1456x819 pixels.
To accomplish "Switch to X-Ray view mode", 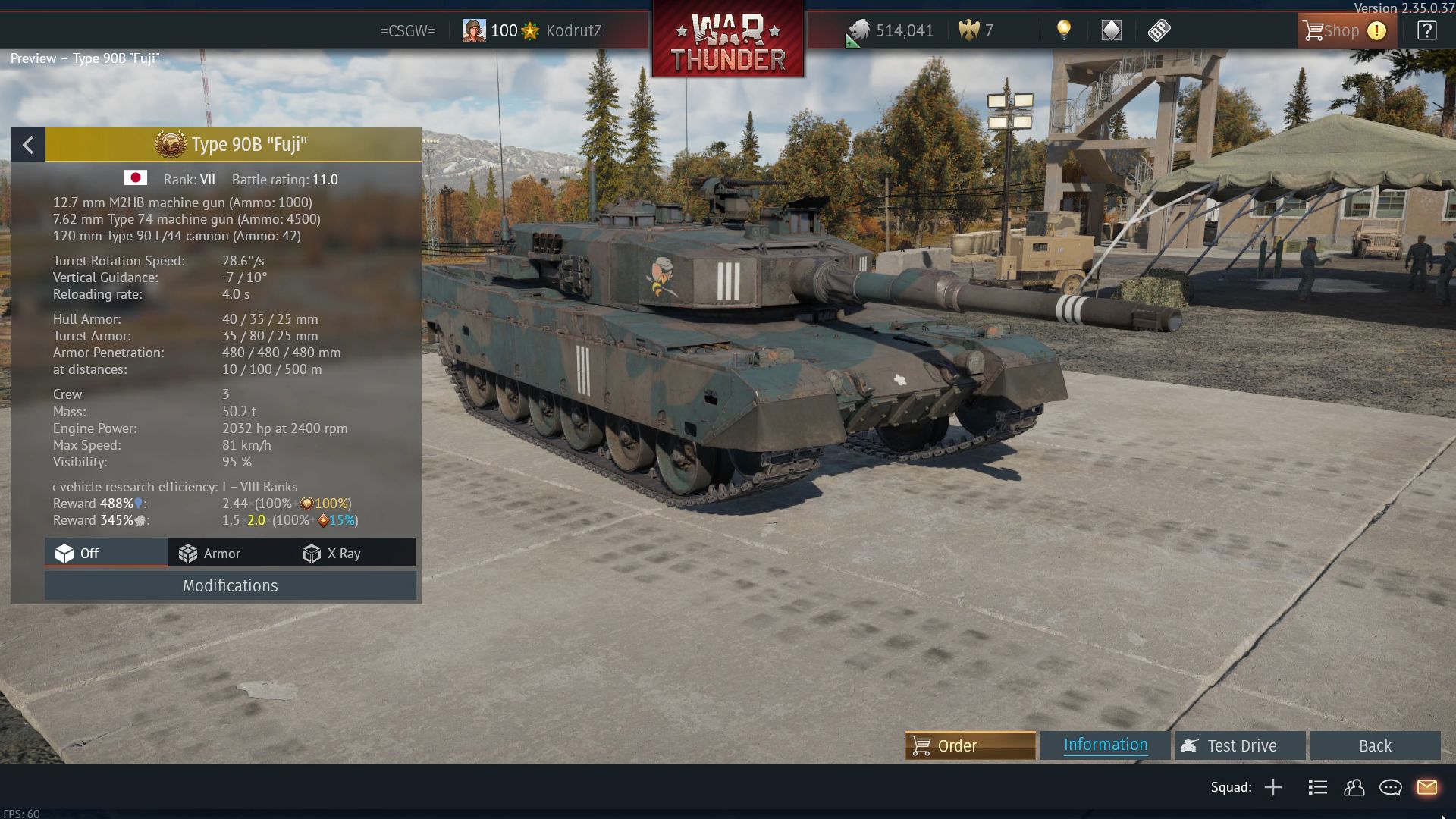I will pos(332,554).
